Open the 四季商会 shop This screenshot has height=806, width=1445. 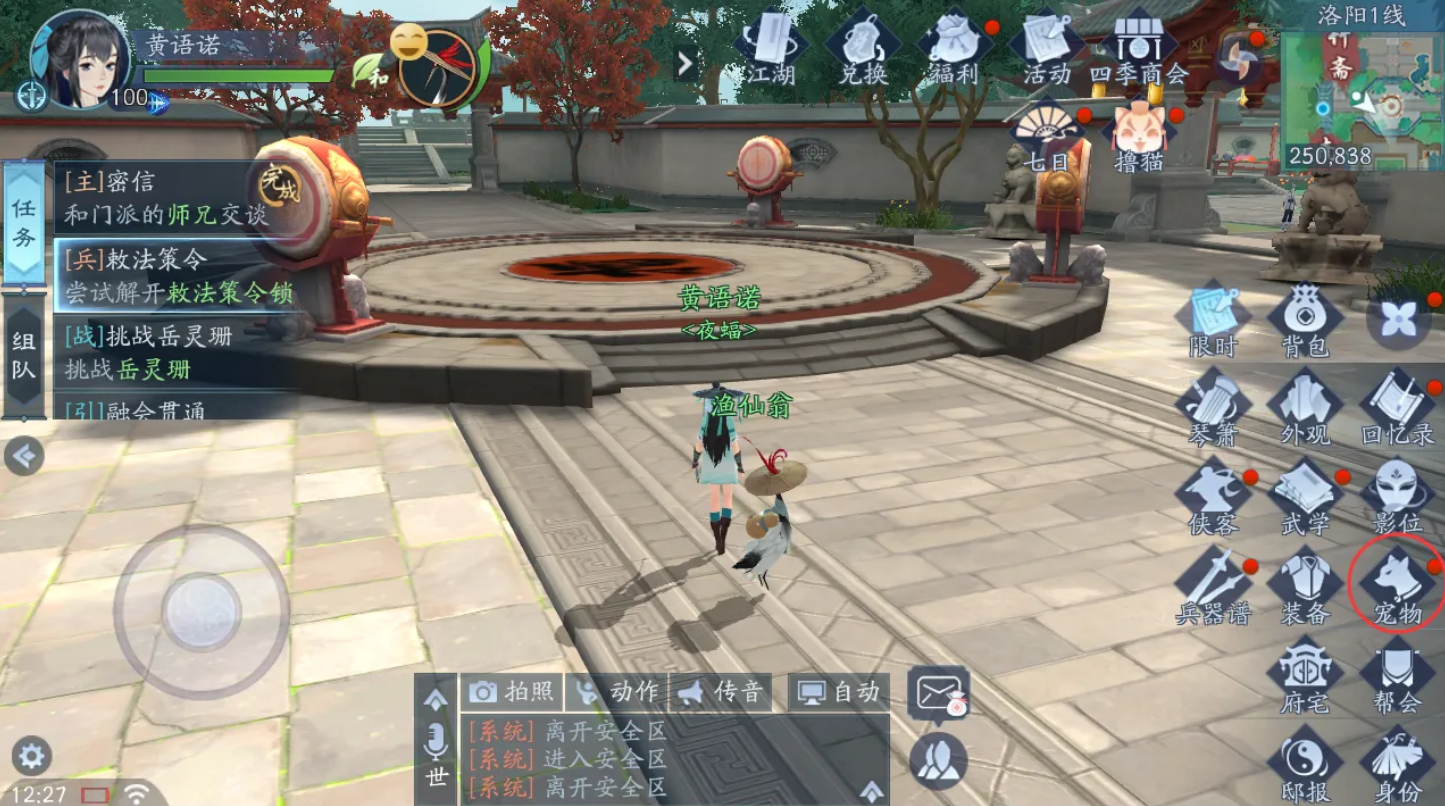coord(1138,50)
